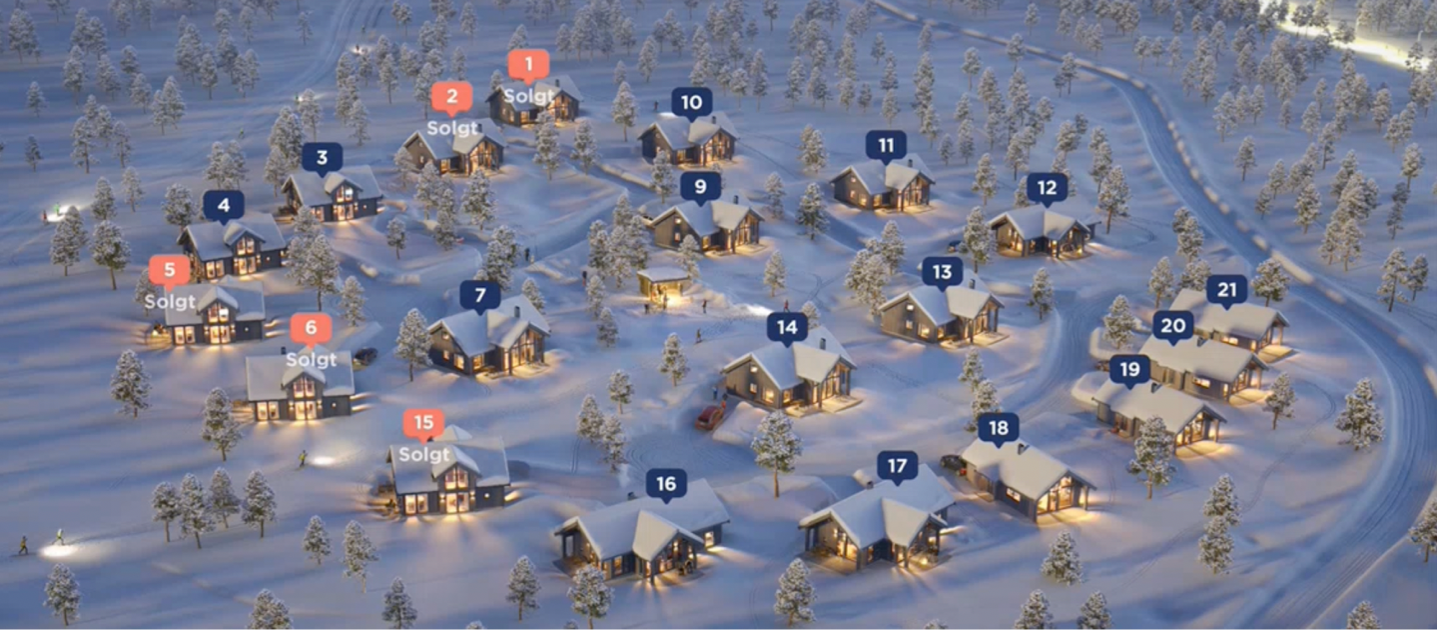Choose plot marker 17
1442x632 pixels.
[897, 466]
